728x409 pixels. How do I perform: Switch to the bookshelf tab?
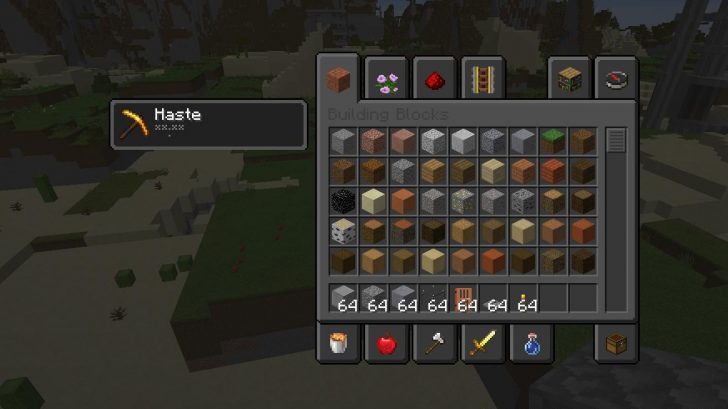coord(569,78)
